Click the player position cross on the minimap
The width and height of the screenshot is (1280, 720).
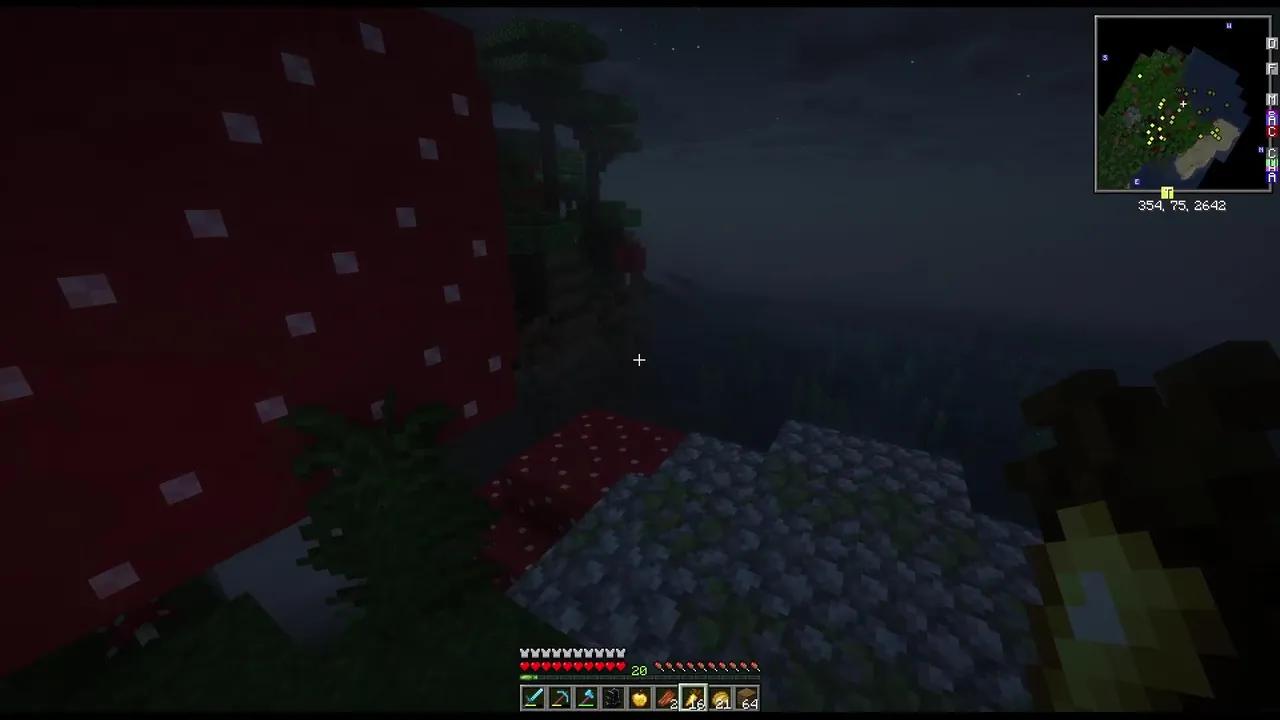tap(1183, 104)
